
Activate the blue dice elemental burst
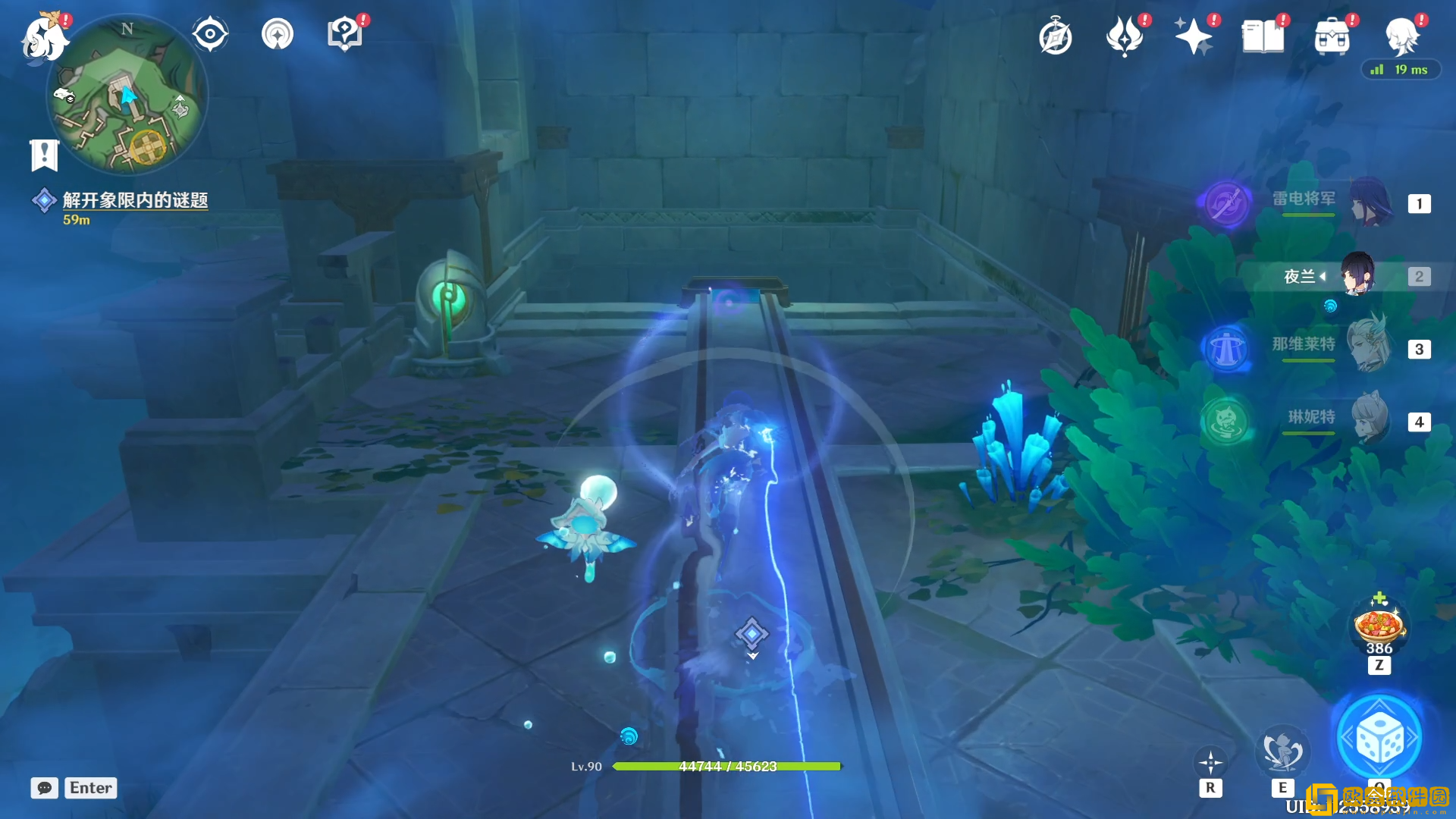coord(1379,737)
